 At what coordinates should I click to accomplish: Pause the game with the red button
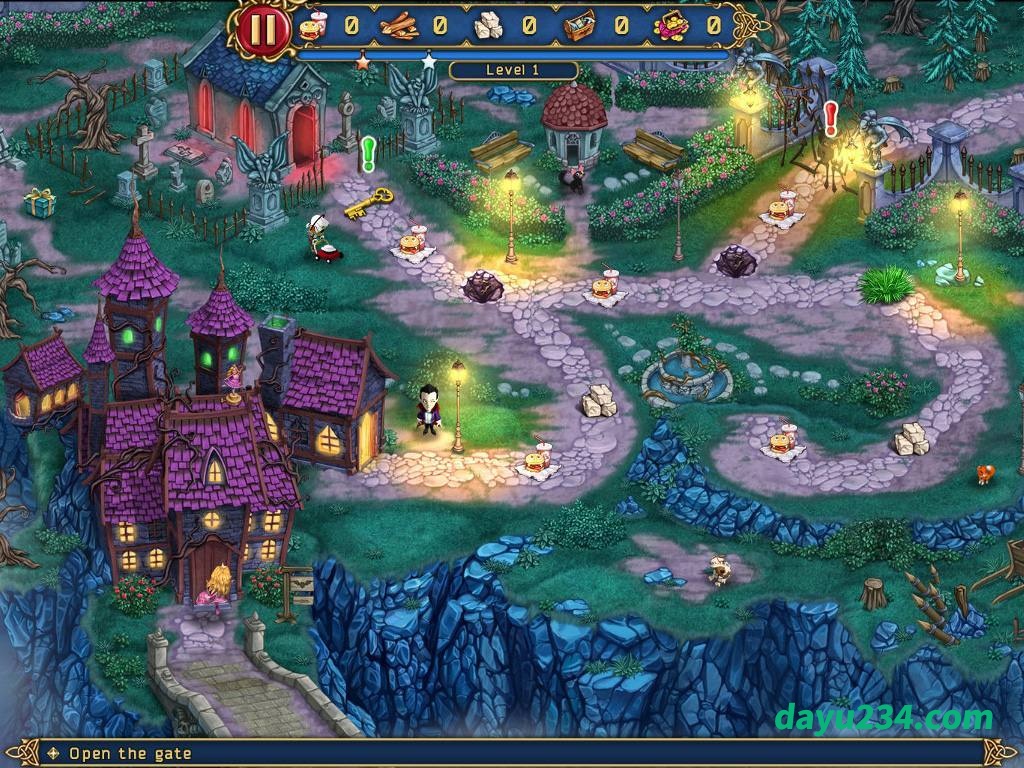(x=264, y=29)
